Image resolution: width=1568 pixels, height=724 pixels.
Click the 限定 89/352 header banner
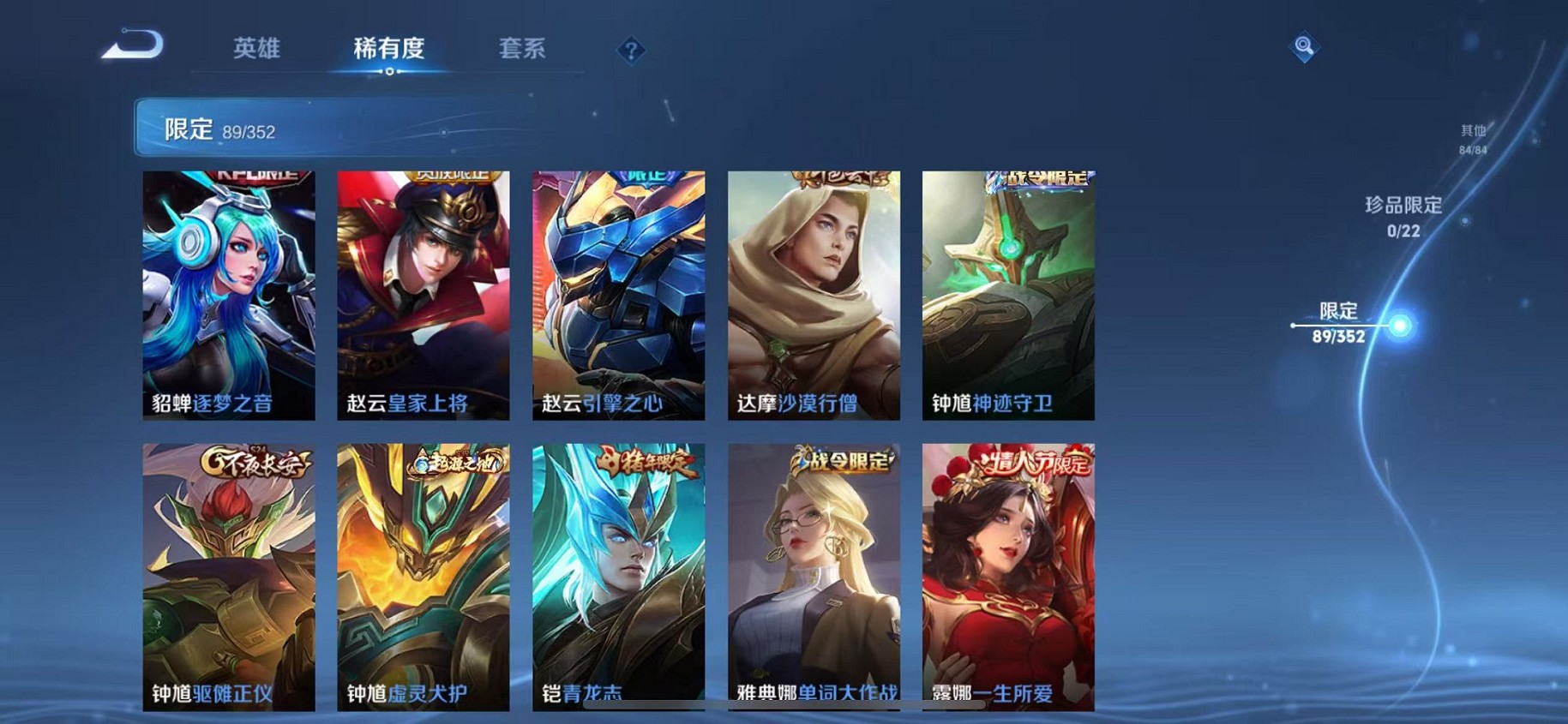tap(343, 129)
